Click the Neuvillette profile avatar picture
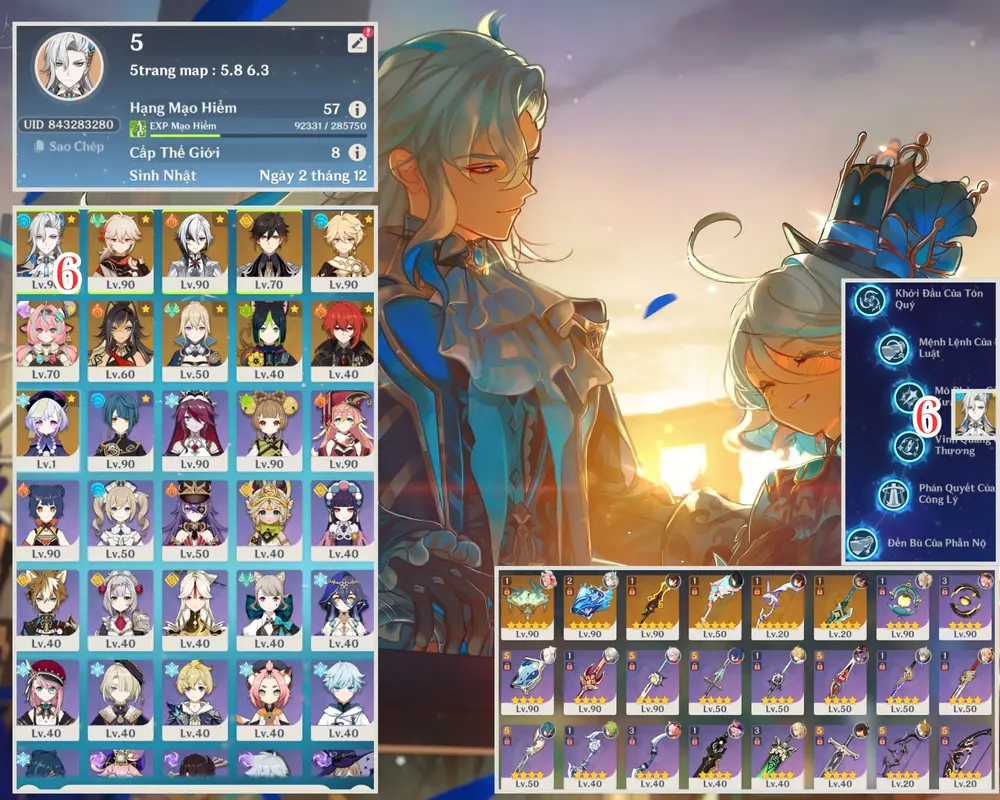 coord(68,66)
